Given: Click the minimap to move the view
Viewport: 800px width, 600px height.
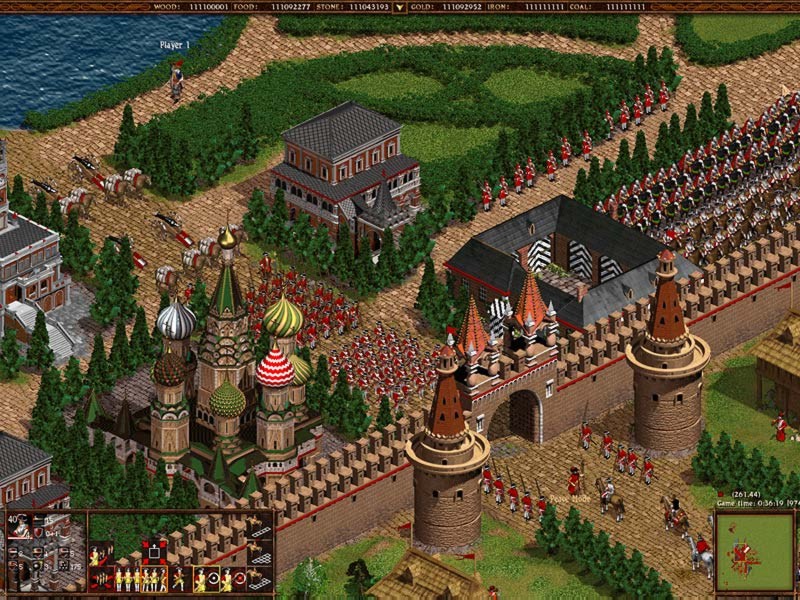Looking at the screenshot, I should 754,552.
